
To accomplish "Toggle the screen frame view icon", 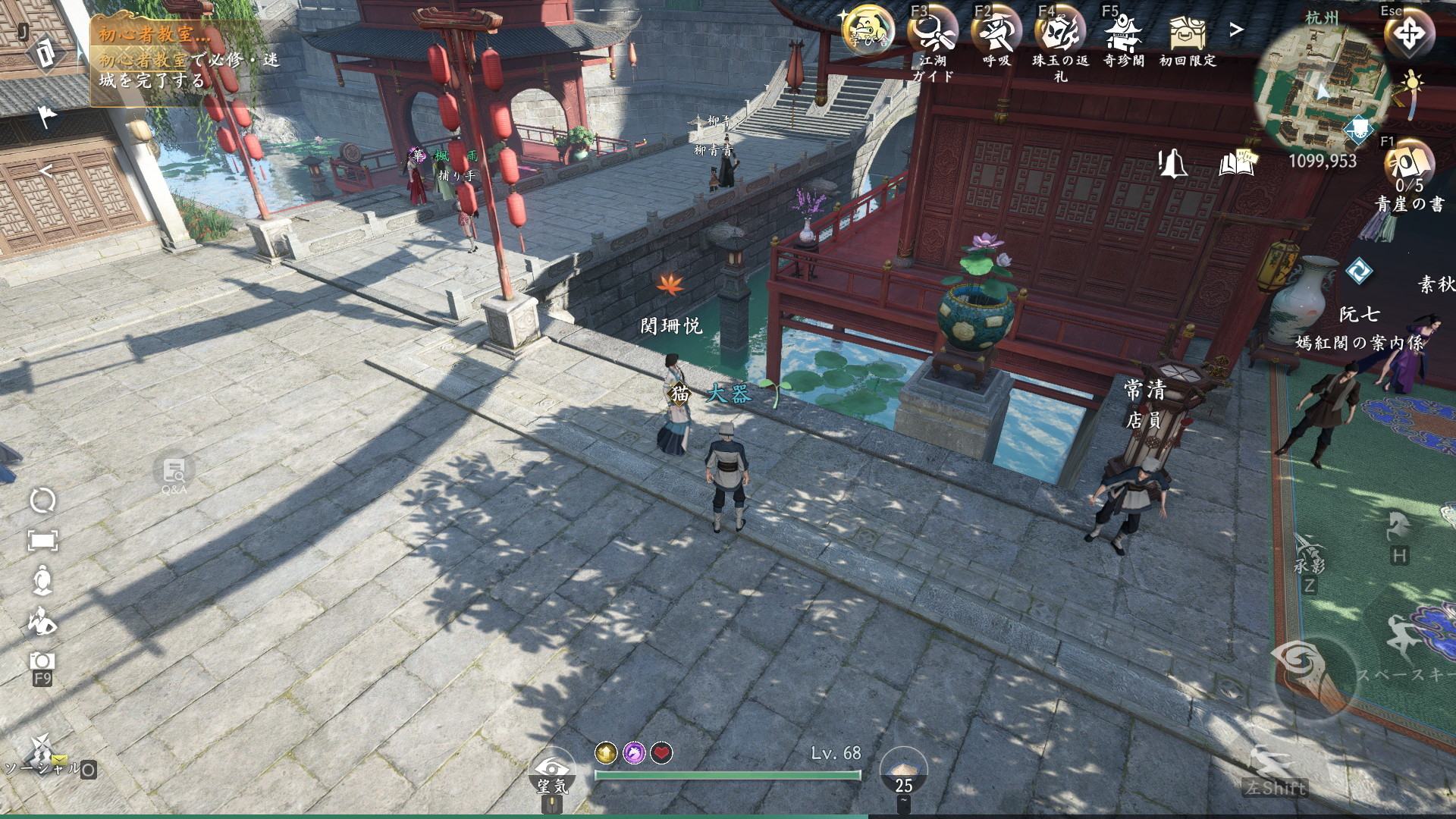I will point(42,541).
